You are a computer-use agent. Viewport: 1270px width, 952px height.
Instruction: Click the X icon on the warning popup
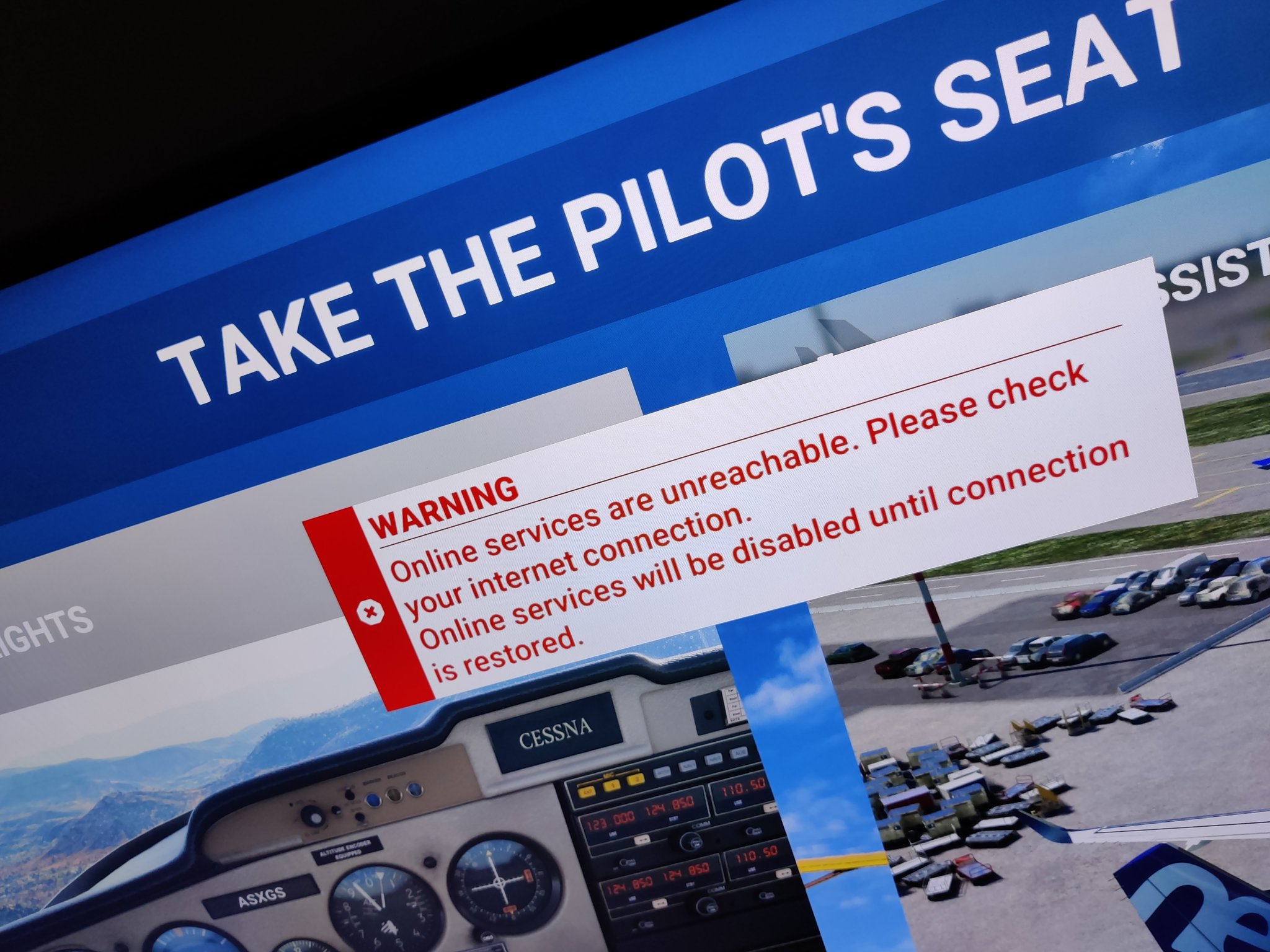pyautogui.click(x=371, y=612)
